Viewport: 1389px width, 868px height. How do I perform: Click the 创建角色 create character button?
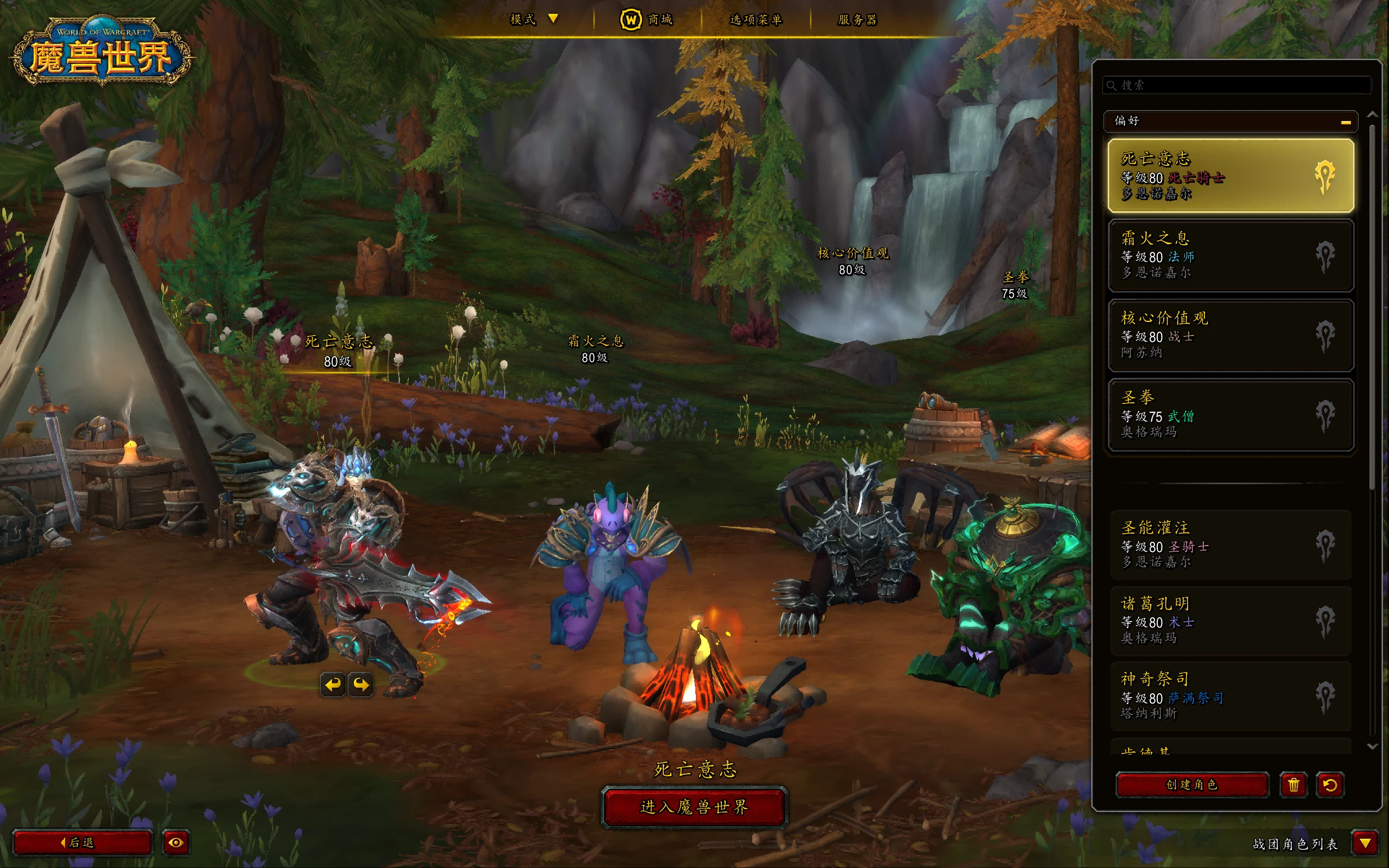[x=1191, y=785]
